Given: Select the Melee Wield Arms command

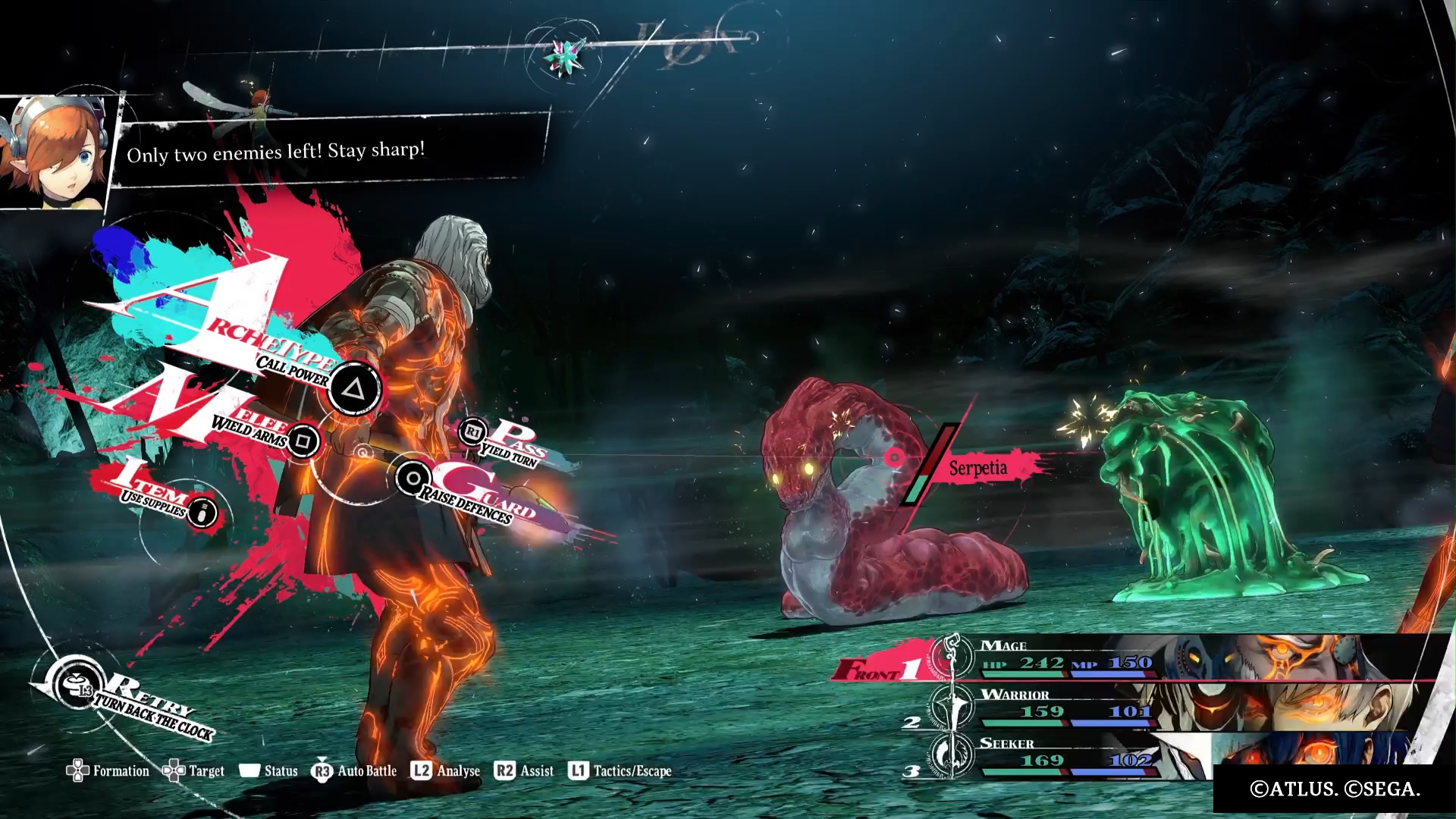Looking at the screenshot, I should pyautogui.click(x=303, y=441).
